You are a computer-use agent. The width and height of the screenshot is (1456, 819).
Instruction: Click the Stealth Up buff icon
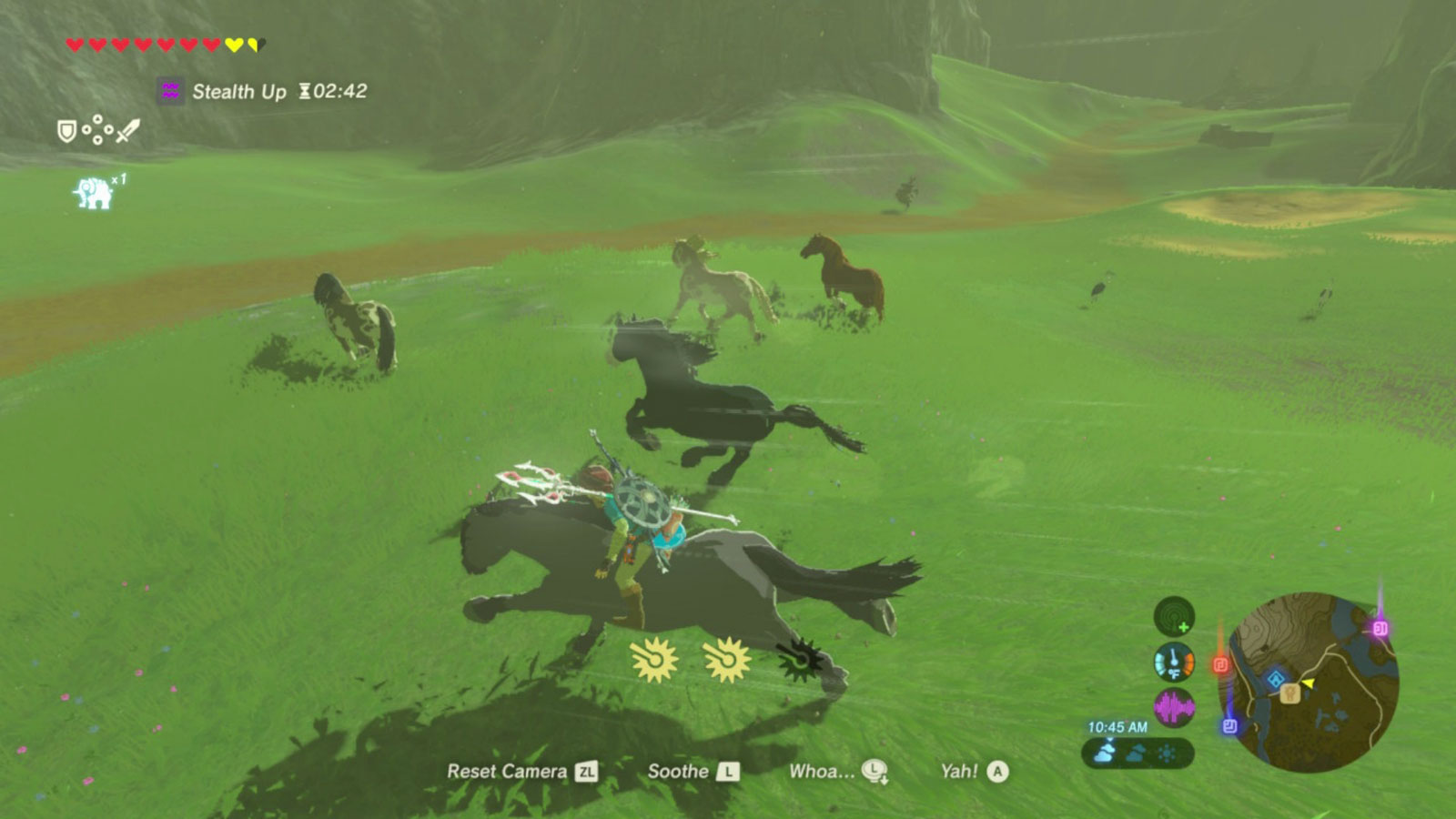click(x=169, y=91)
